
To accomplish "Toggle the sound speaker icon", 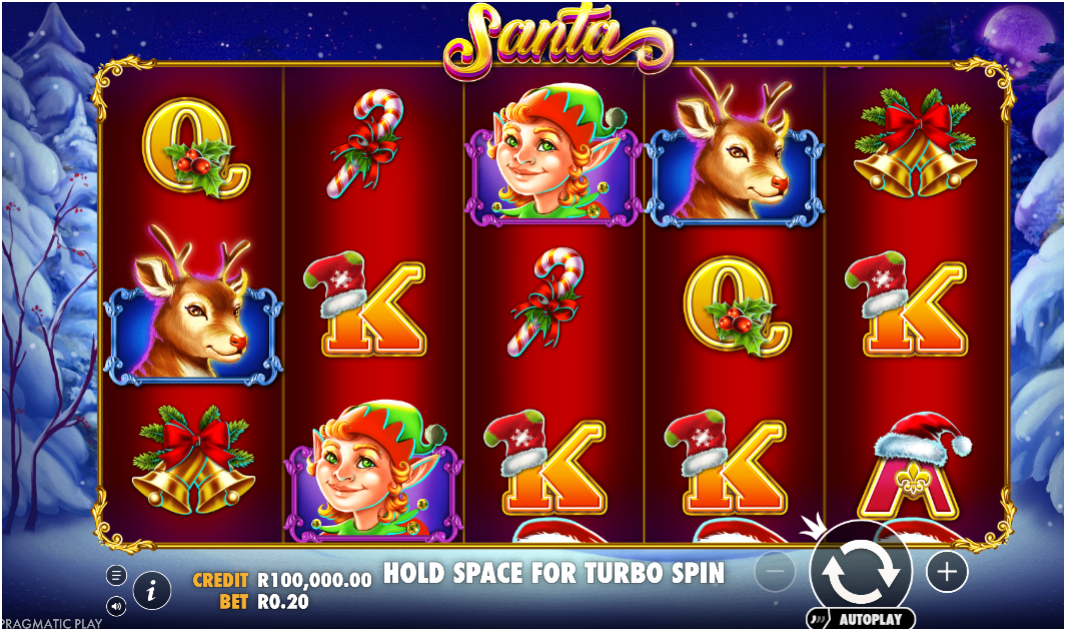I will tap(116, 606).
